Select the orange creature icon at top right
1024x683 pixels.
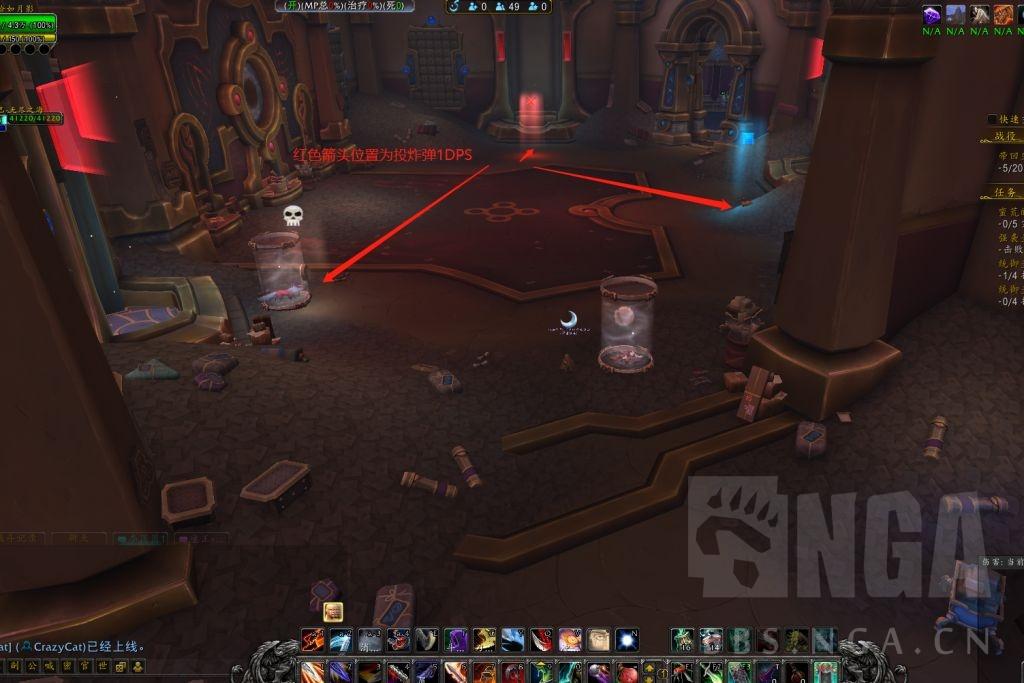coord(1003,14)
